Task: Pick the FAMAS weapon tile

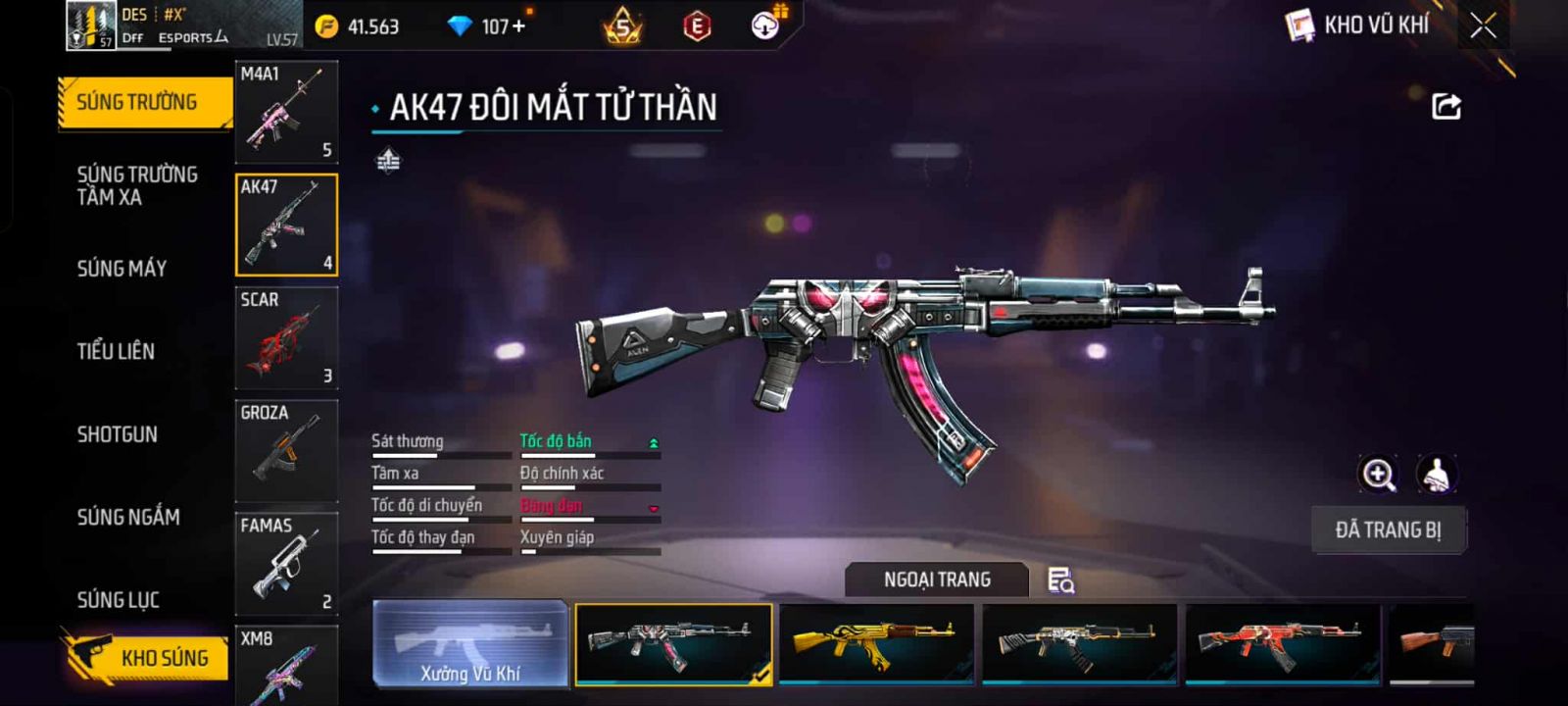Action: pyautogui.click(x=286, y=563)
